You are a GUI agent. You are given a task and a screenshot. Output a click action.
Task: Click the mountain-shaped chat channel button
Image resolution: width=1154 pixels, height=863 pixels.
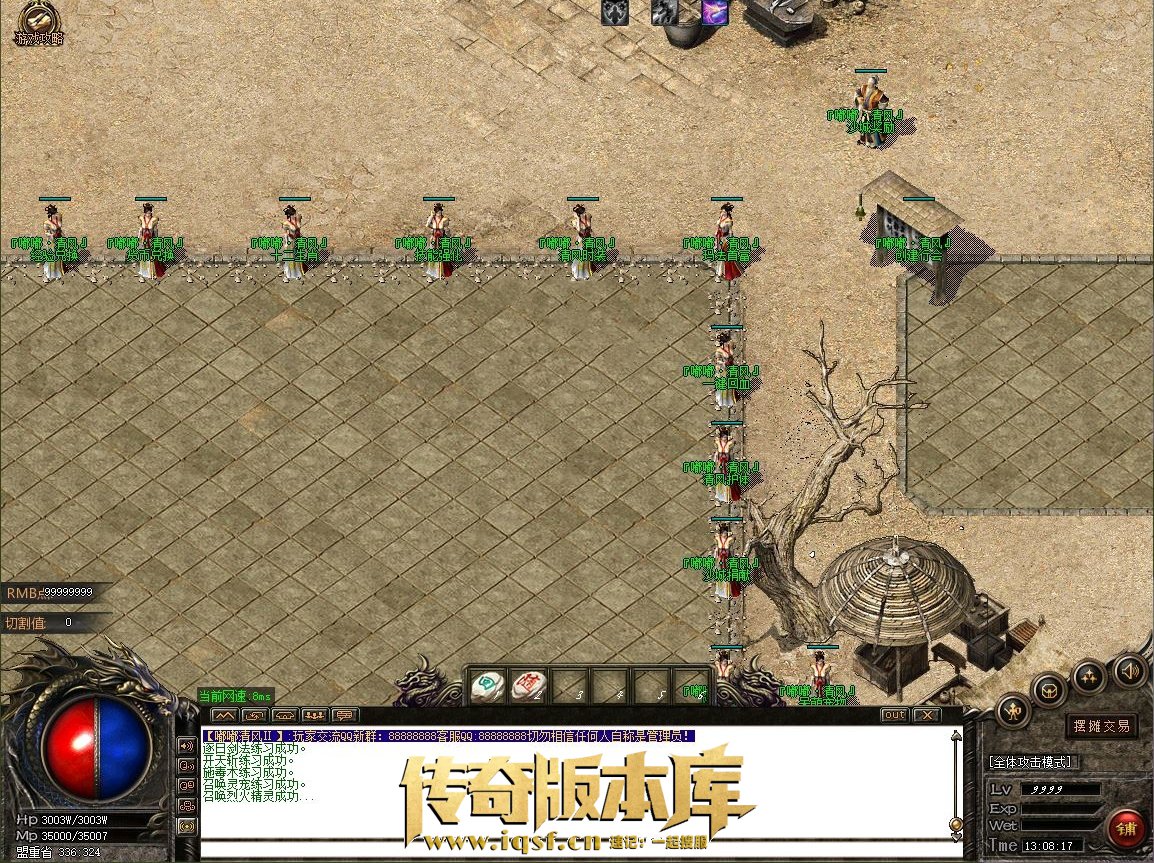[224, 715]
